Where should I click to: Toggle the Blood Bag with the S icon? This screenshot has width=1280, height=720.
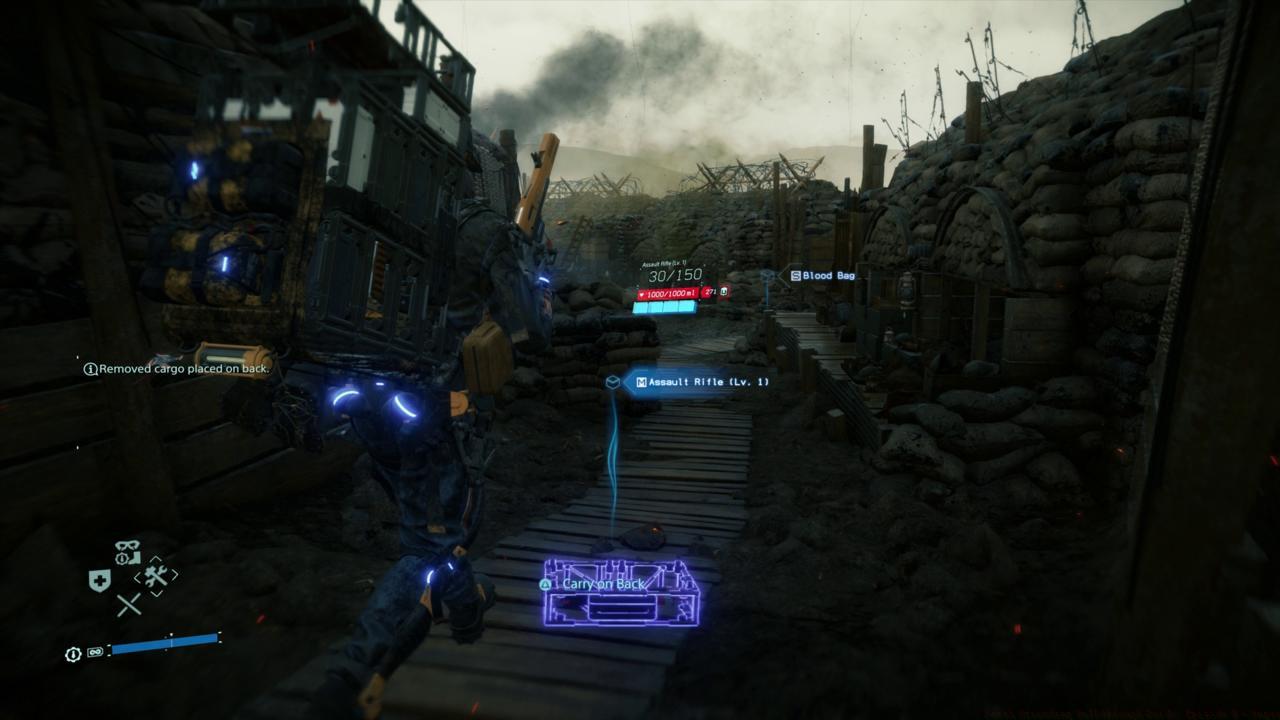[796, 275]
